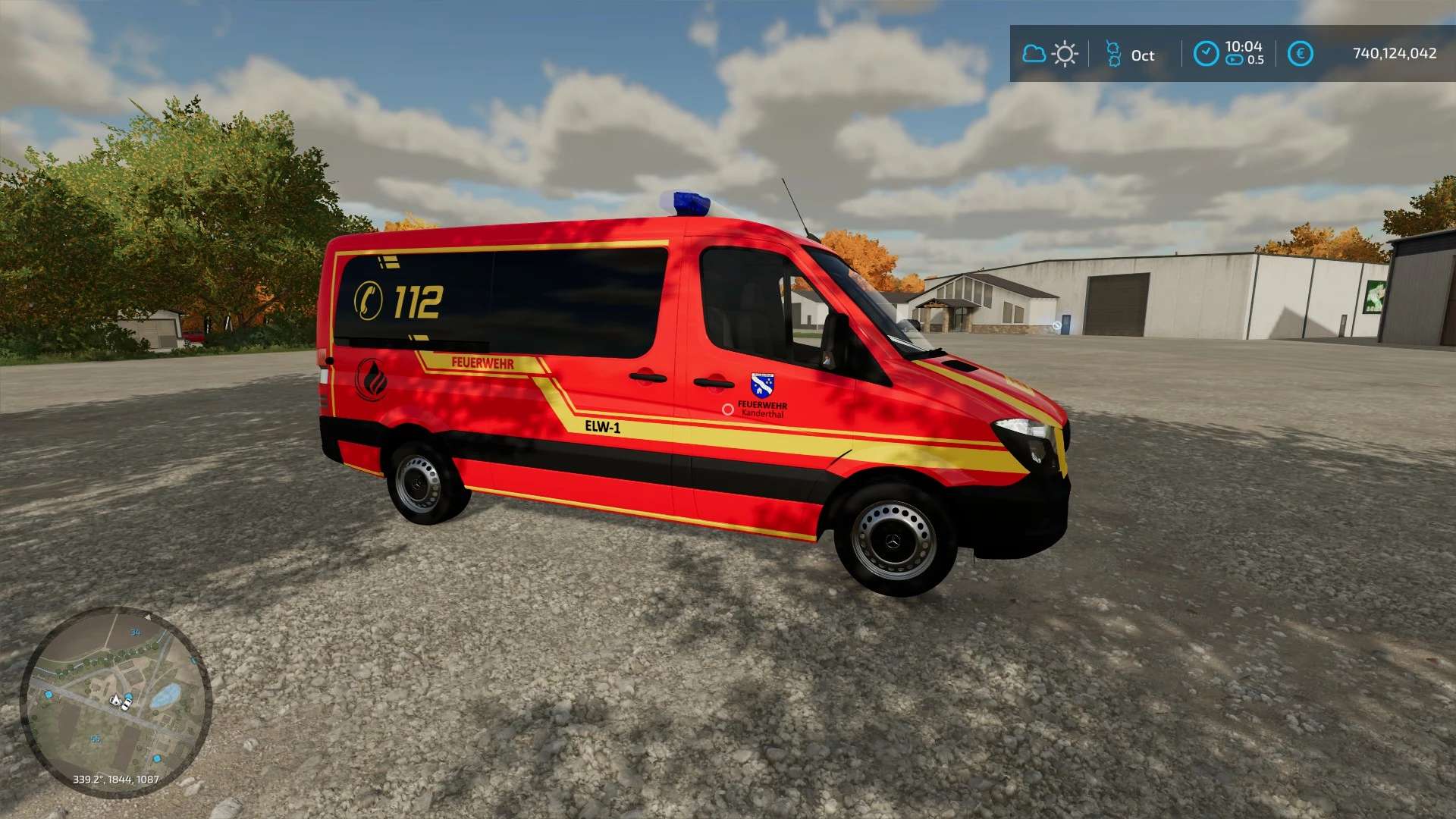Viewport: 1456px width, 819px height.
Task: Click the clock icon in the HUD
Action: point(1206,54)
